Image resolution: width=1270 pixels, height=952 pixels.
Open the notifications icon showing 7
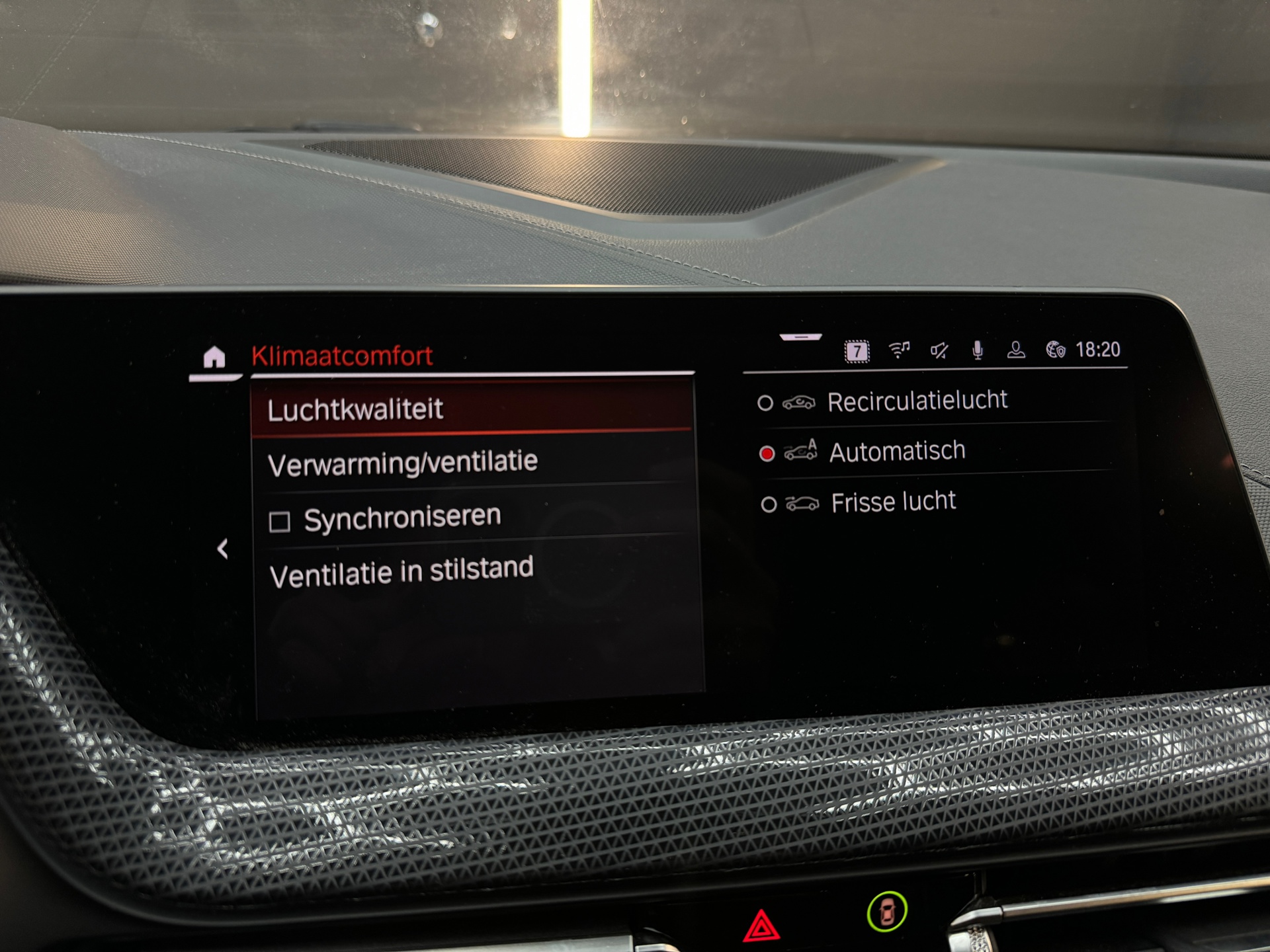click(x=857, y=351)
